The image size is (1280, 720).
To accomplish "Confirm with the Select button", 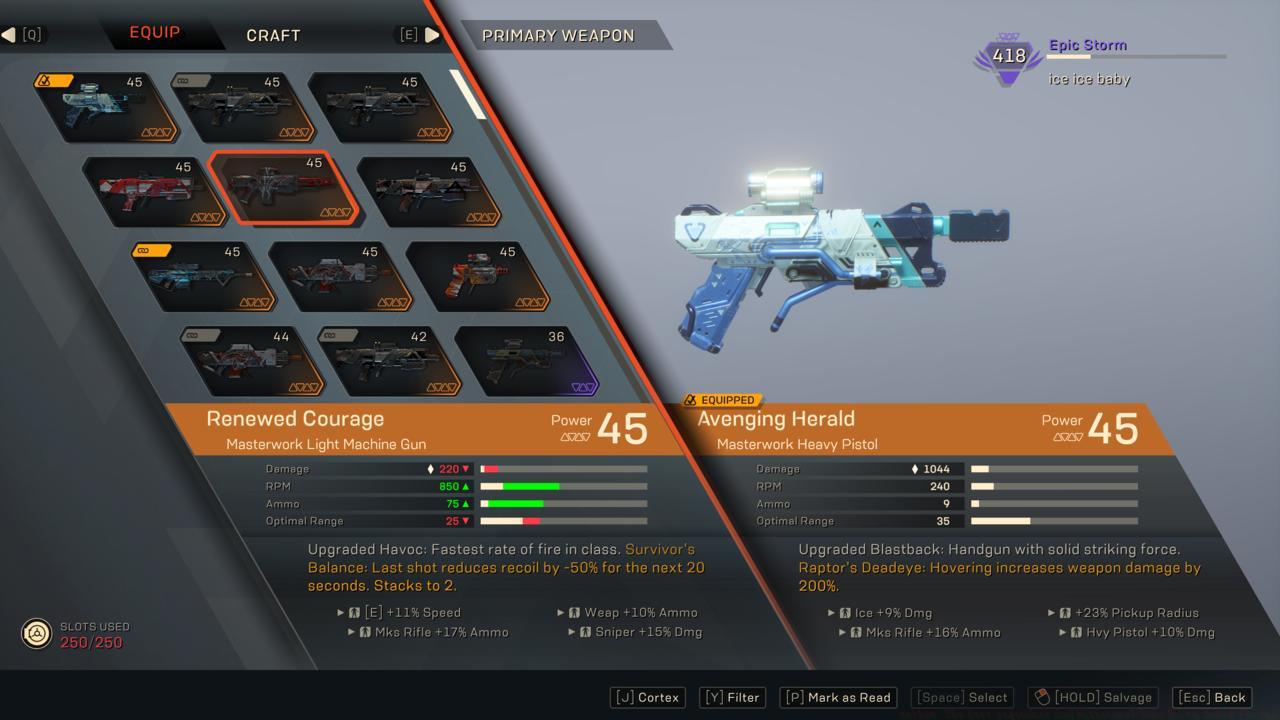I will click(x=964, y=697).
